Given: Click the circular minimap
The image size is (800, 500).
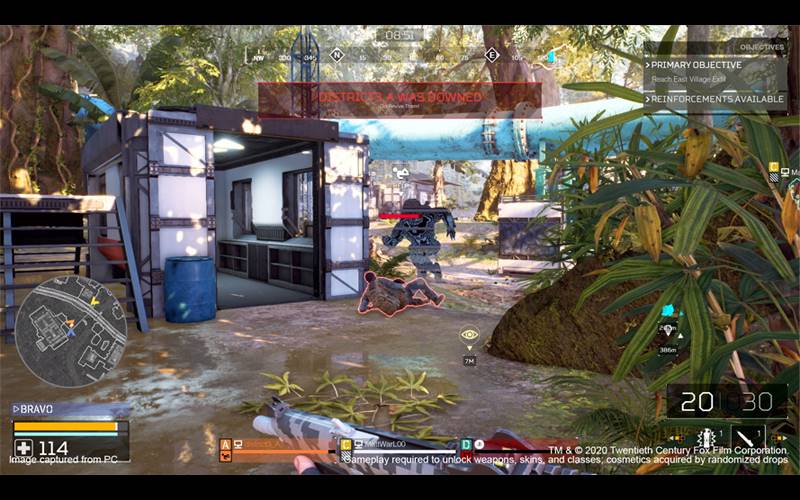Looking at the screenshot, I should pyautogui.click(x=70, y=331).
